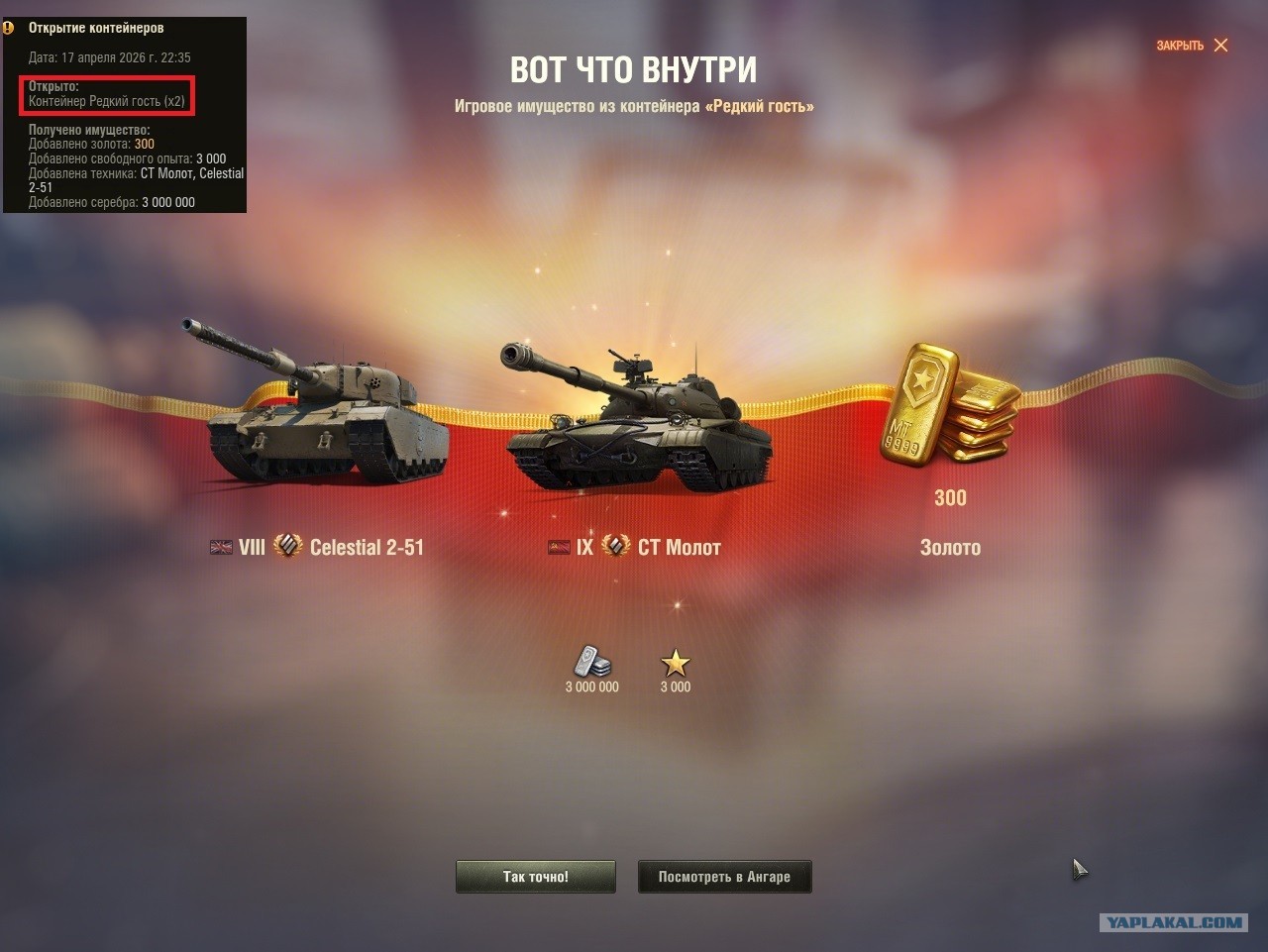Confirm with the «Так точно!» button
Image resolution: width=1268 pixels, height=952 pixels.
pyautogui.click(x=535, y=877)
